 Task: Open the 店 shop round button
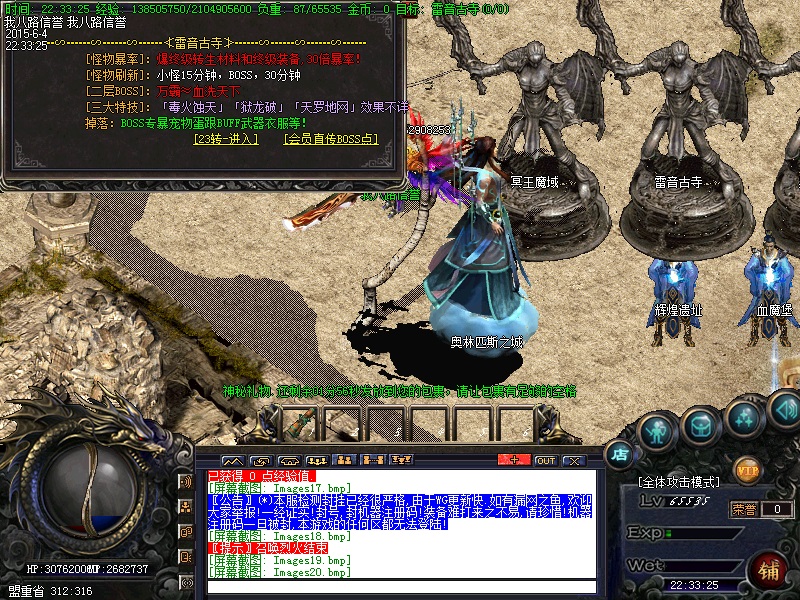(x=620, y=453)
